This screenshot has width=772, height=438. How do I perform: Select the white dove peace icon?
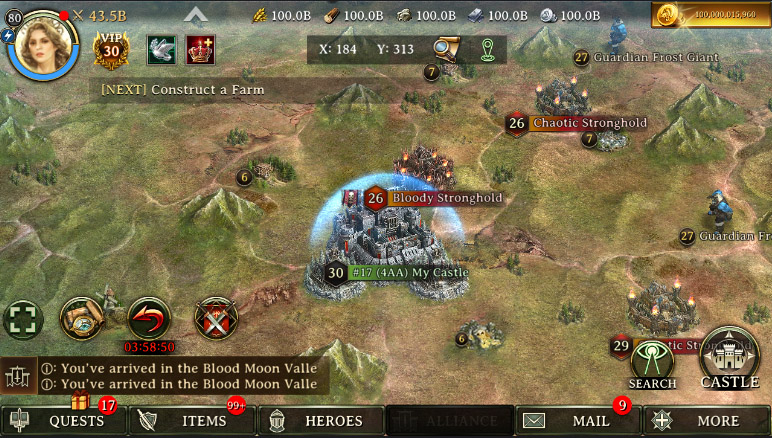[x=161, y=49]
